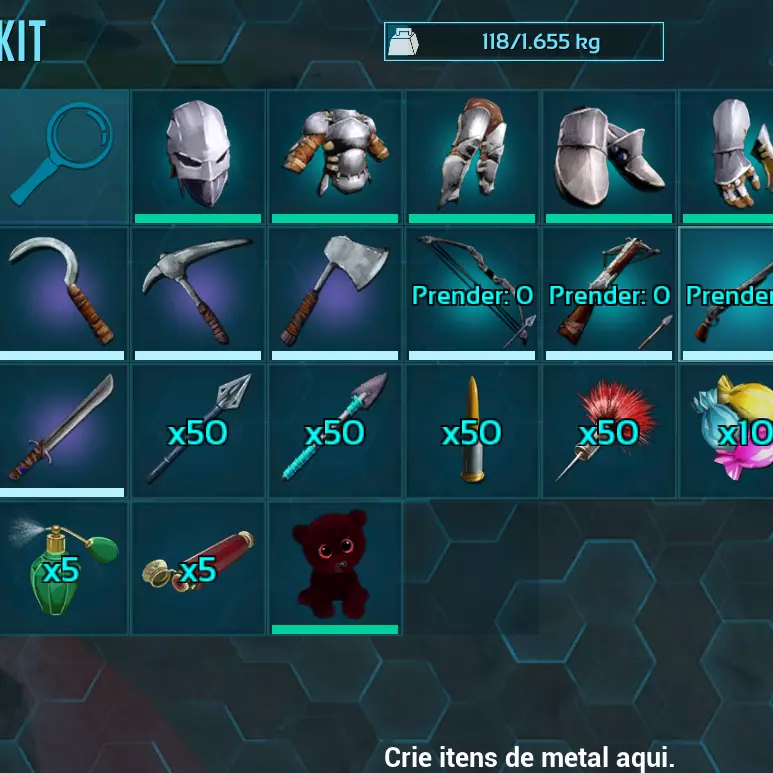This screenshot has width=773, height=773.
Task: Select the metal leggings slot
Action: pos(472,155)
